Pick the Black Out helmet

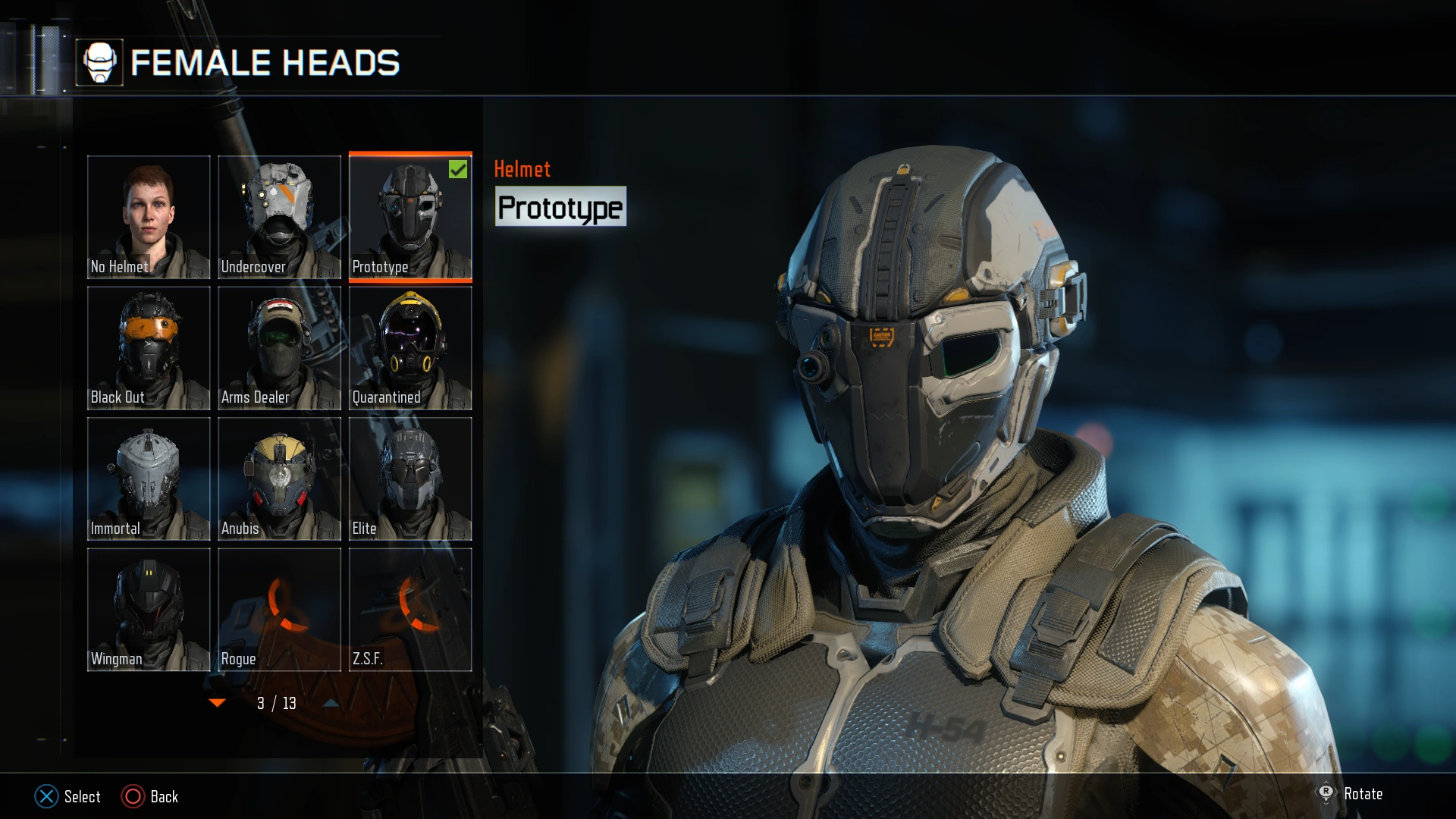(x=149, y=347)
